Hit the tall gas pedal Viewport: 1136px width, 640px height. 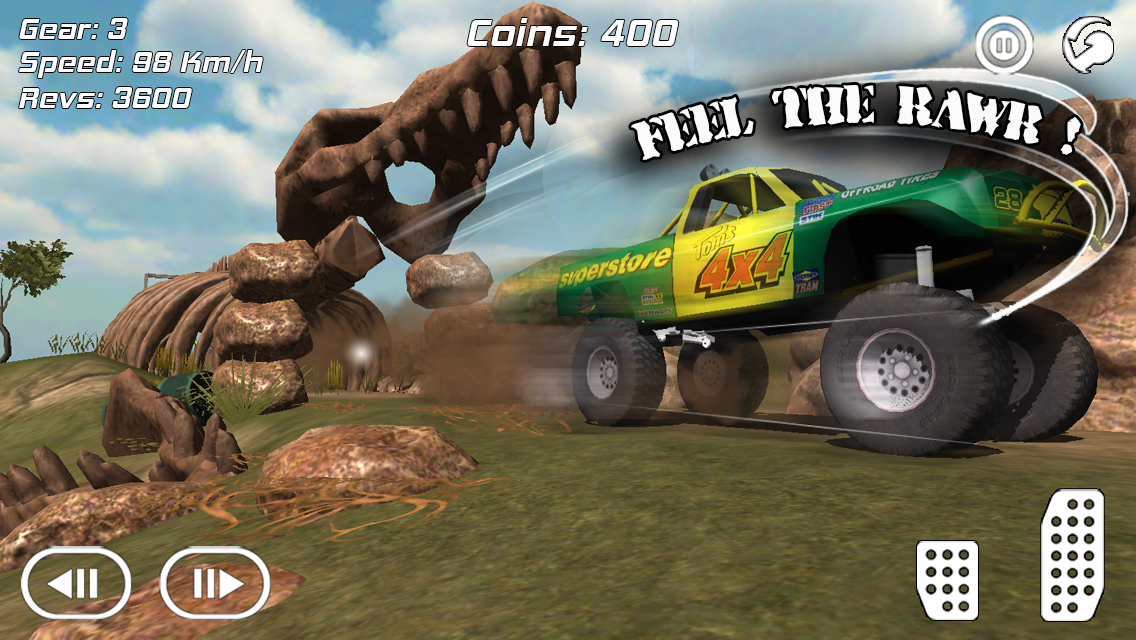[x=1071, y=554]
